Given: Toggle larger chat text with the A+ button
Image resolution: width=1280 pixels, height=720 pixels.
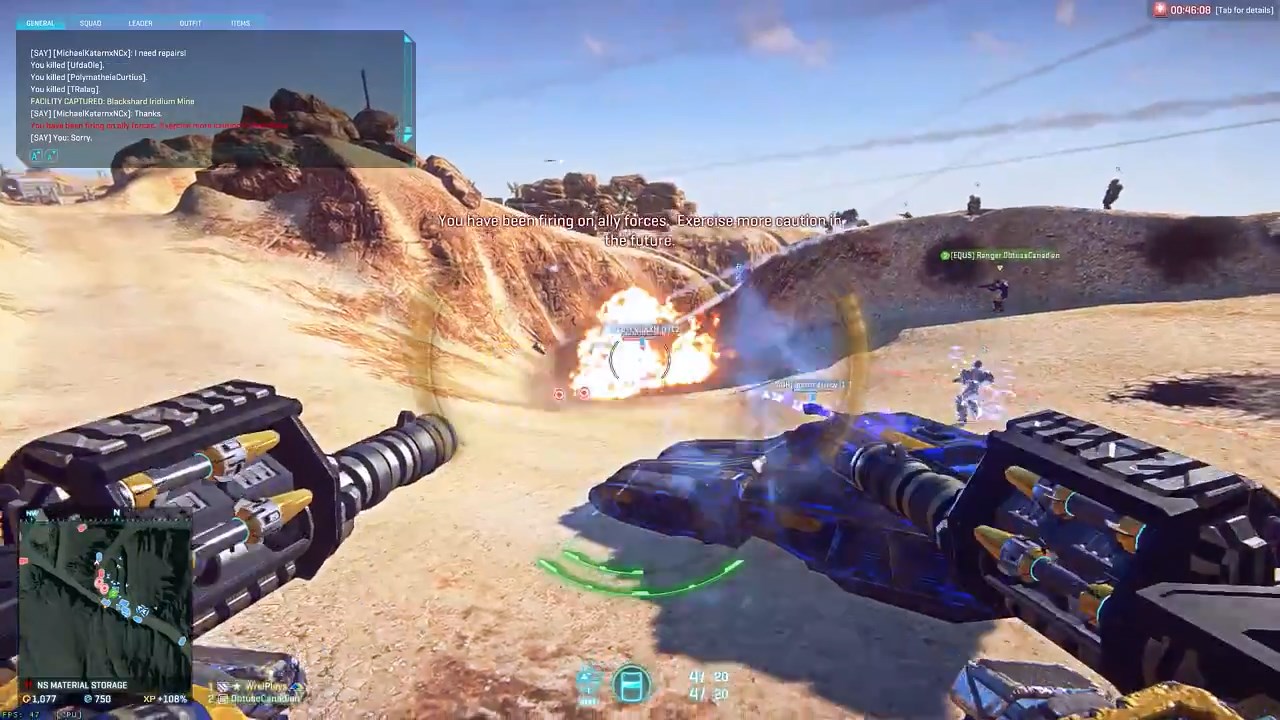Looking at the screenshot, I should click(x=34, y=155).
